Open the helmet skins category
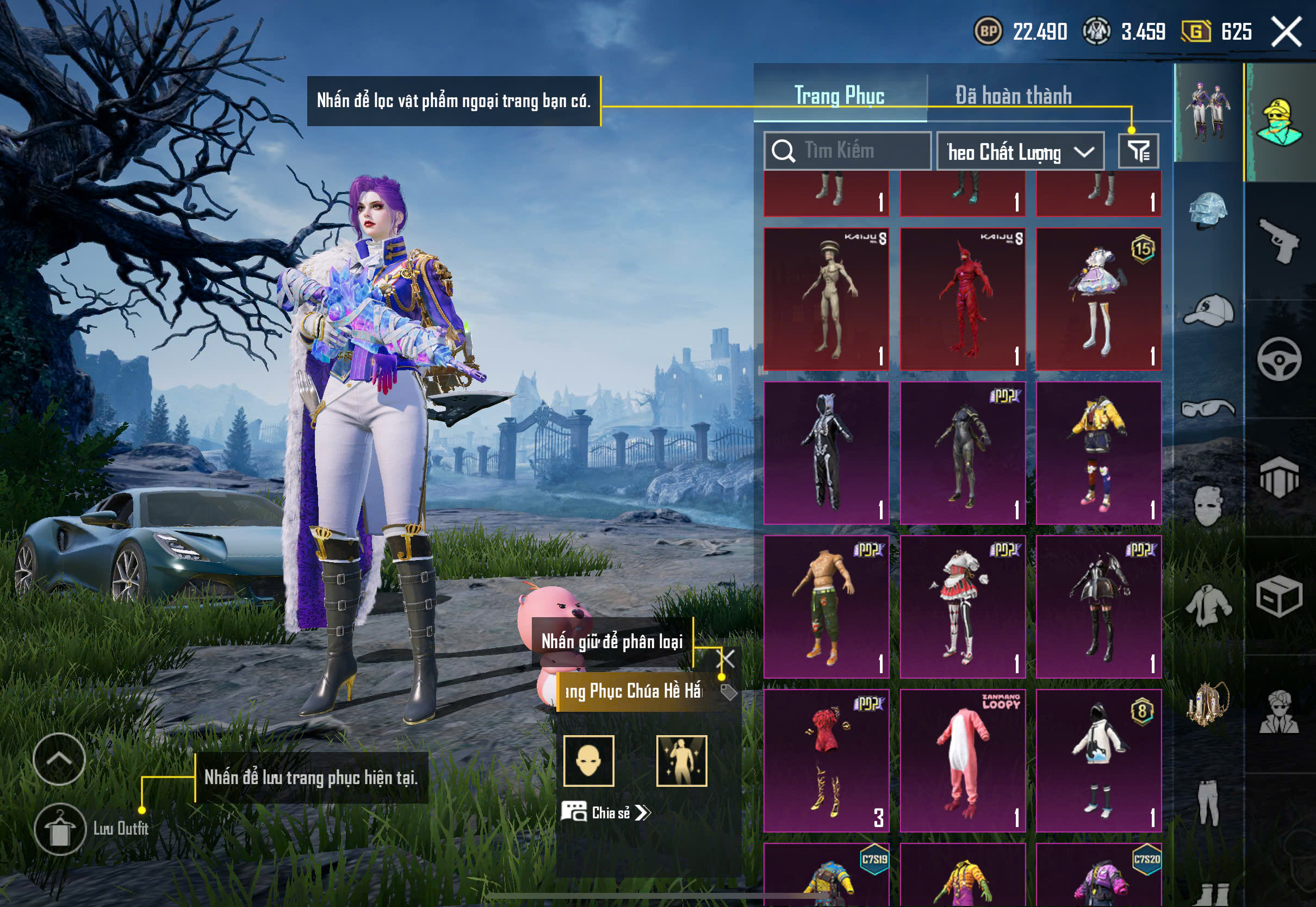The height and width of the screenshot is (907, 1316). tap(1208, 211)
